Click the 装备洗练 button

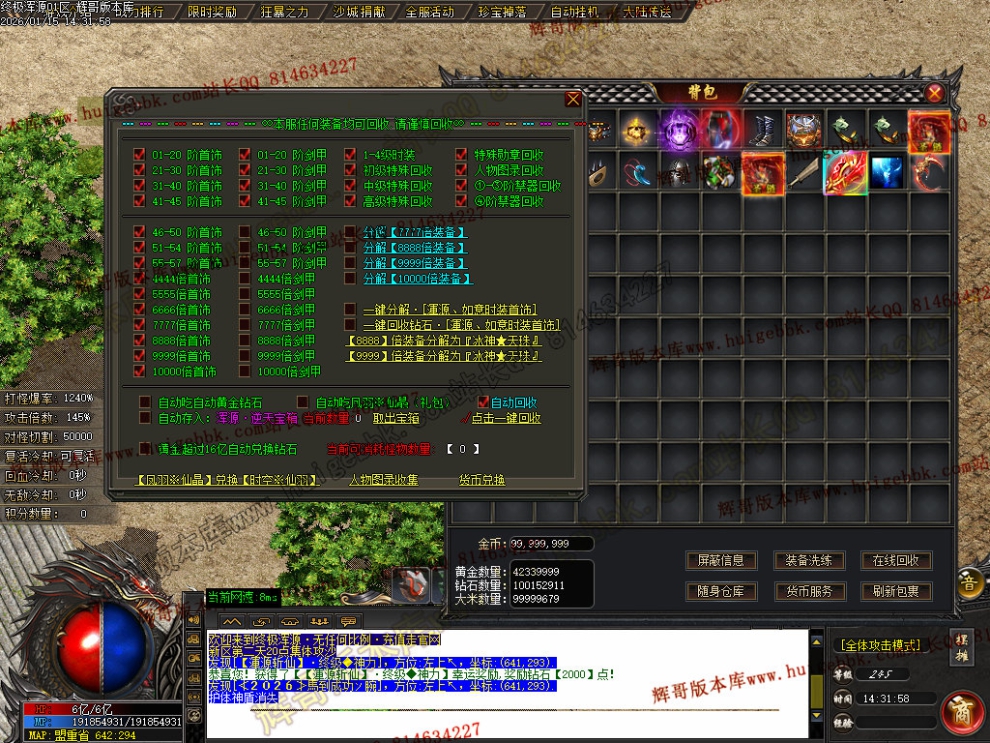tap(809, 560)
